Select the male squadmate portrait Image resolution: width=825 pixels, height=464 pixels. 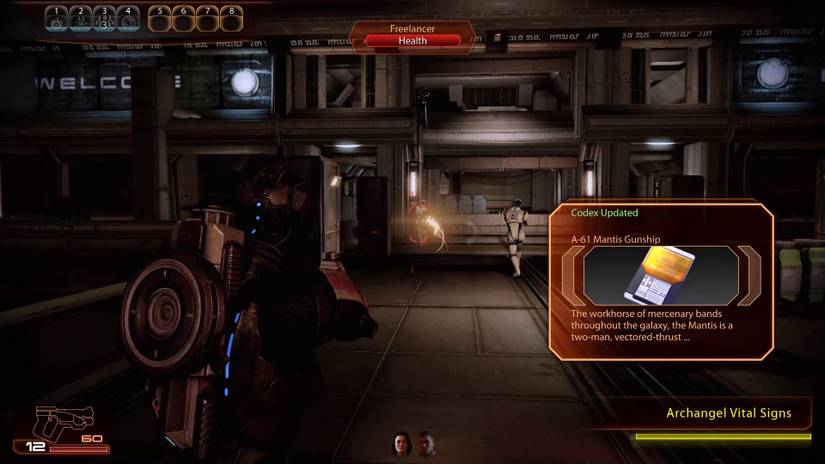click(427, 443)
